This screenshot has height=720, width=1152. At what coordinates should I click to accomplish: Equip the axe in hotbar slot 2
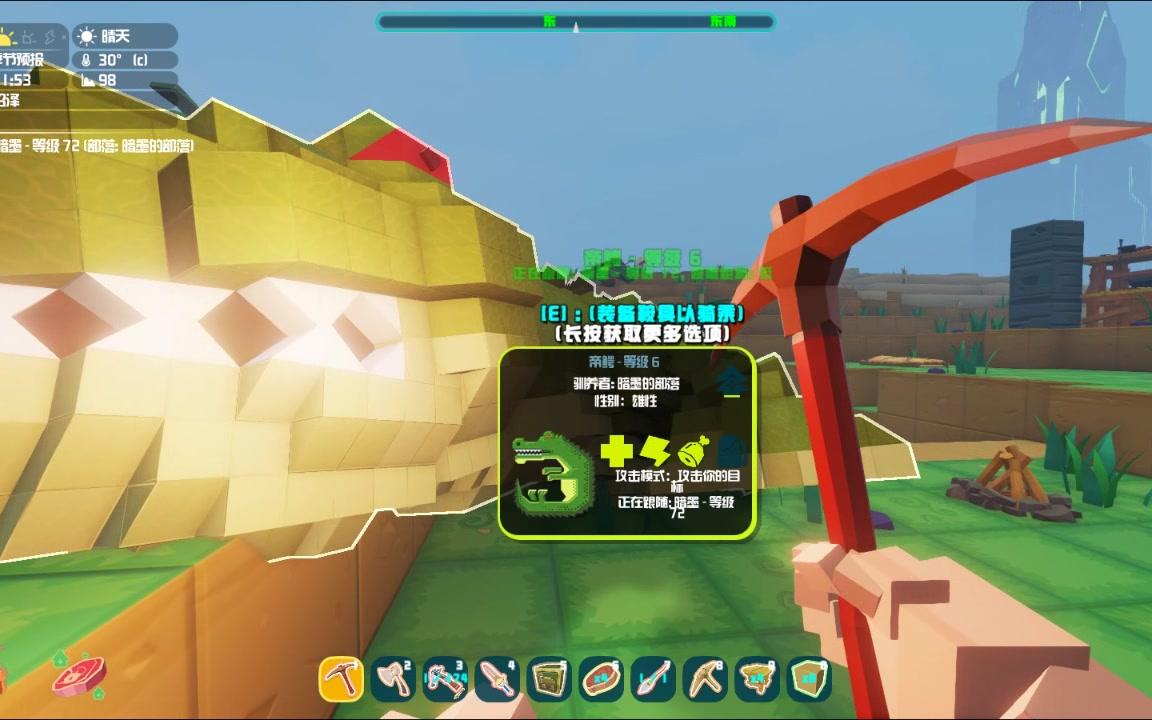coord(393,678)
